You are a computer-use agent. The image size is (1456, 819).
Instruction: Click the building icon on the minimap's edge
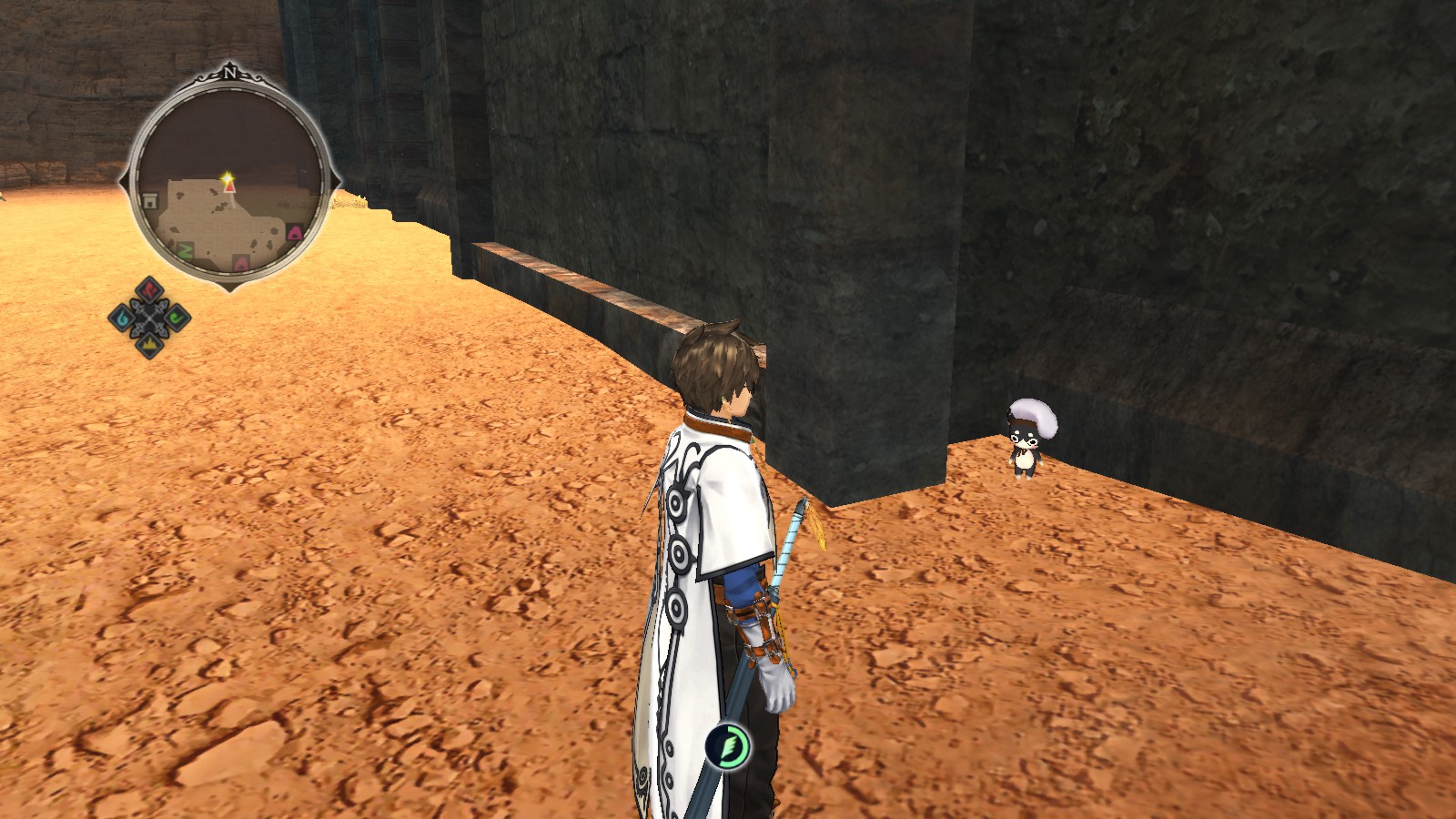[149, 200]
